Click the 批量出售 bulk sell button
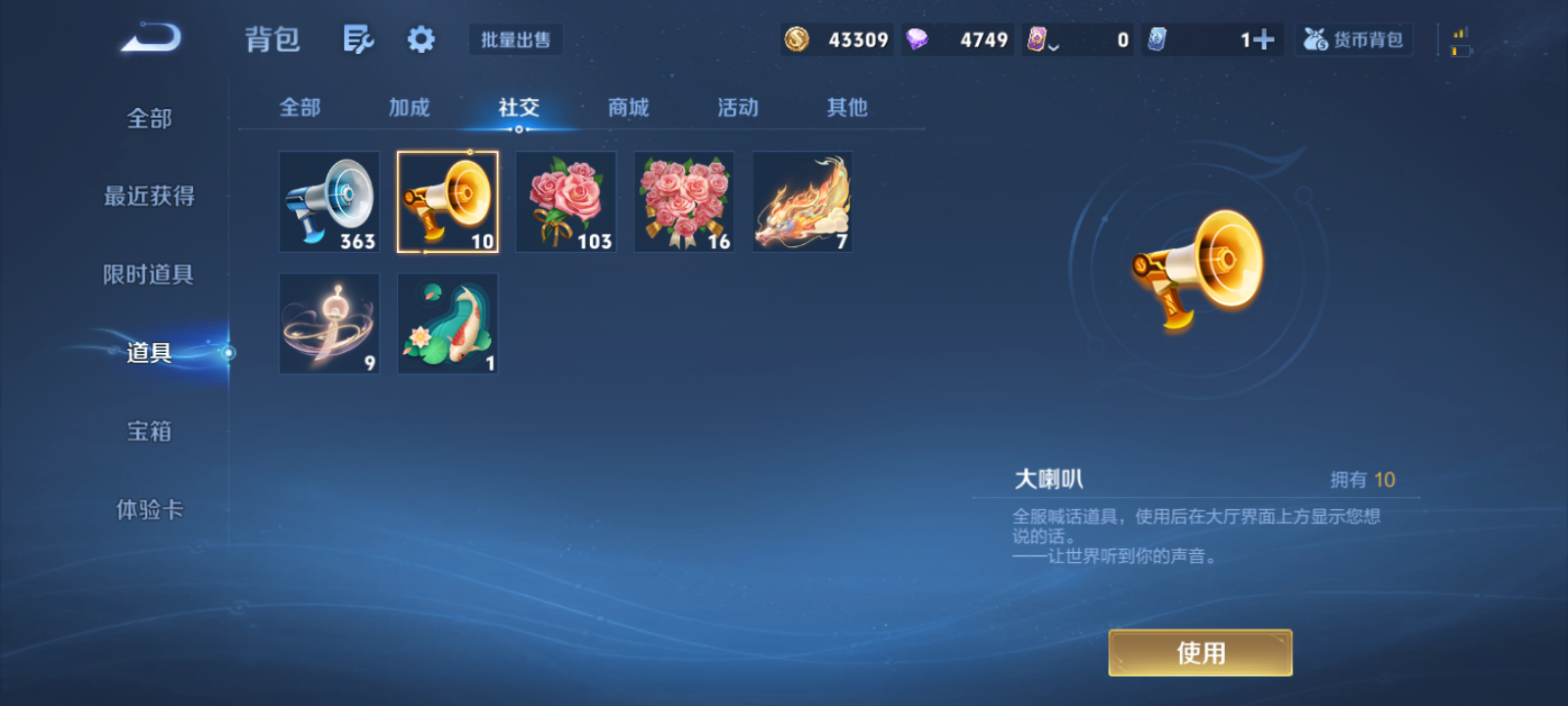1568x706 pixels. [x=514, y=41]
